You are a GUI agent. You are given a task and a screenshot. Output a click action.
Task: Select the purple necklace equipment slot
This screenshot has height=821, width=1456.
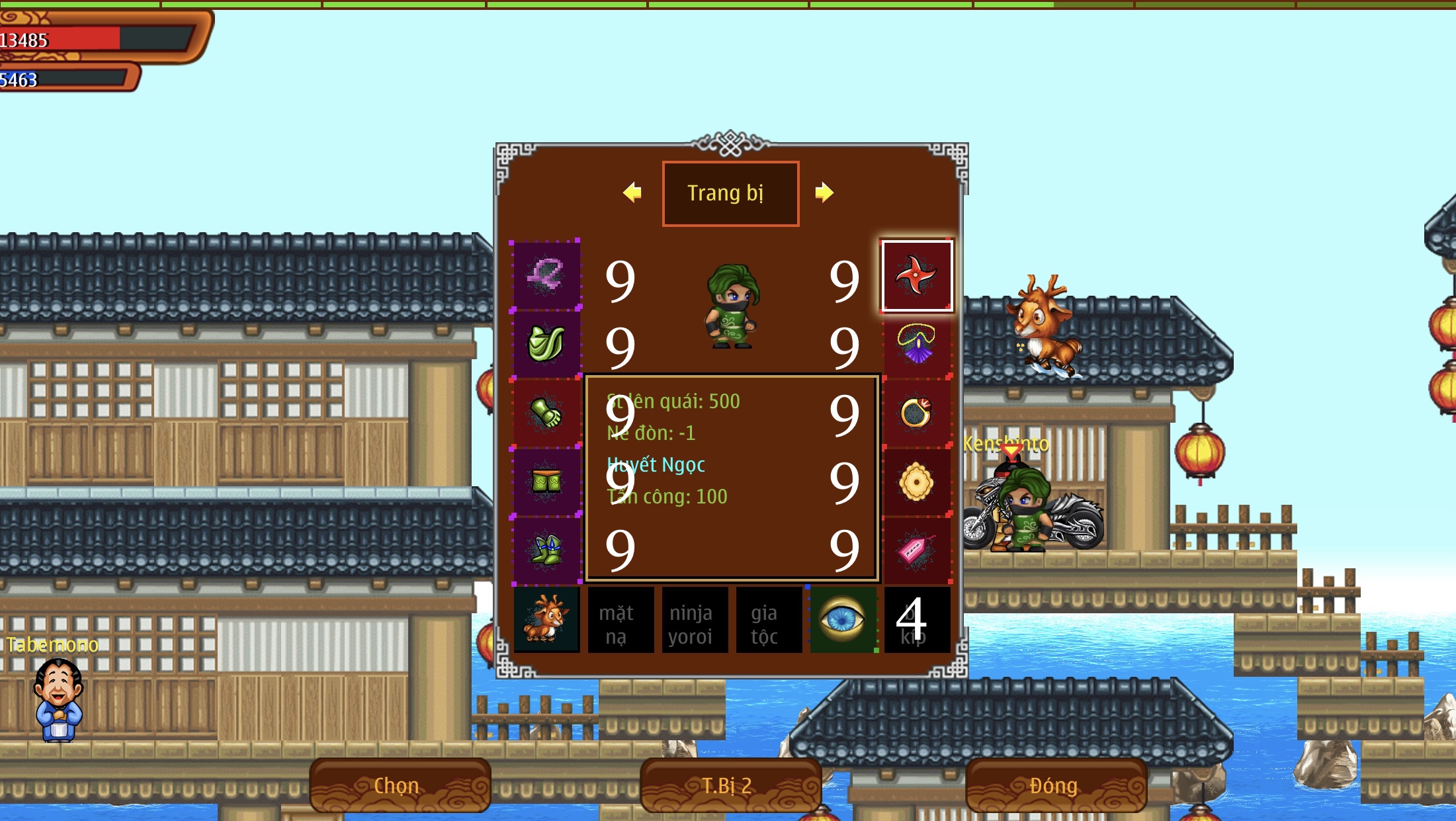point(546,276)
